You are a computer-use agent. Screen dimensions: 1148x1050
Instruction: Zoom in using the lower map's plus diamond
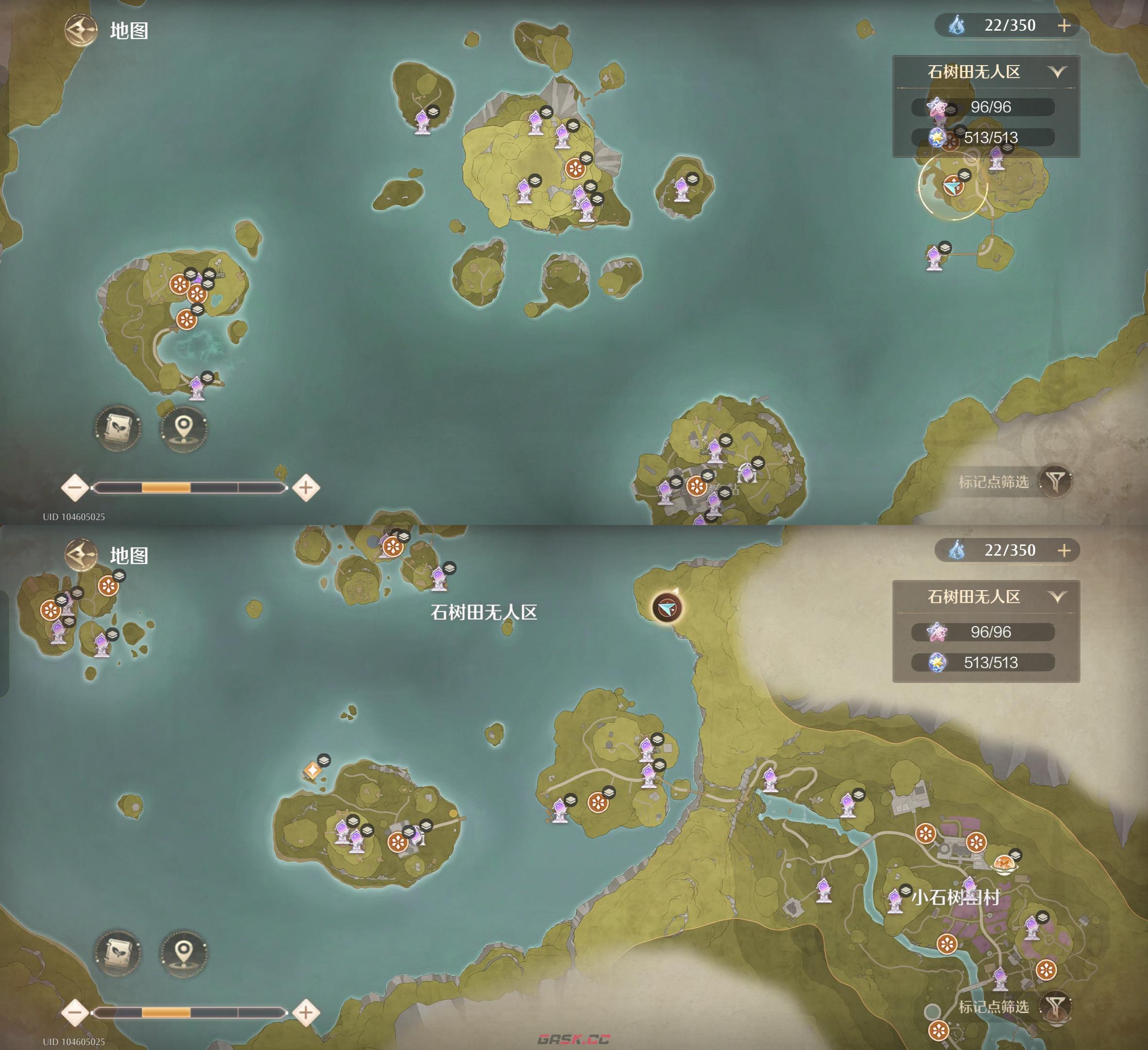pyautogui.click(x=306, y=1013)
